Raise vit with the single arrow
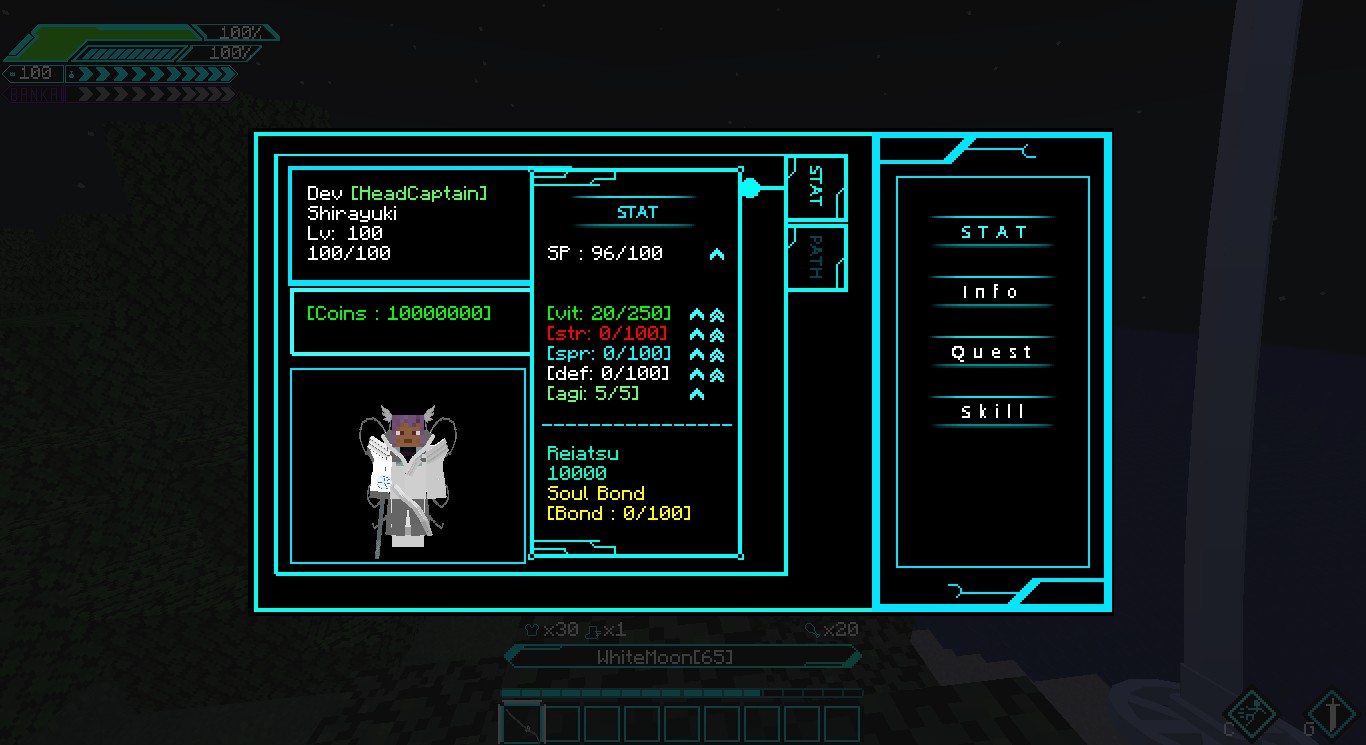The height and width of the screenshot is (745, 1366). (698, 314)
